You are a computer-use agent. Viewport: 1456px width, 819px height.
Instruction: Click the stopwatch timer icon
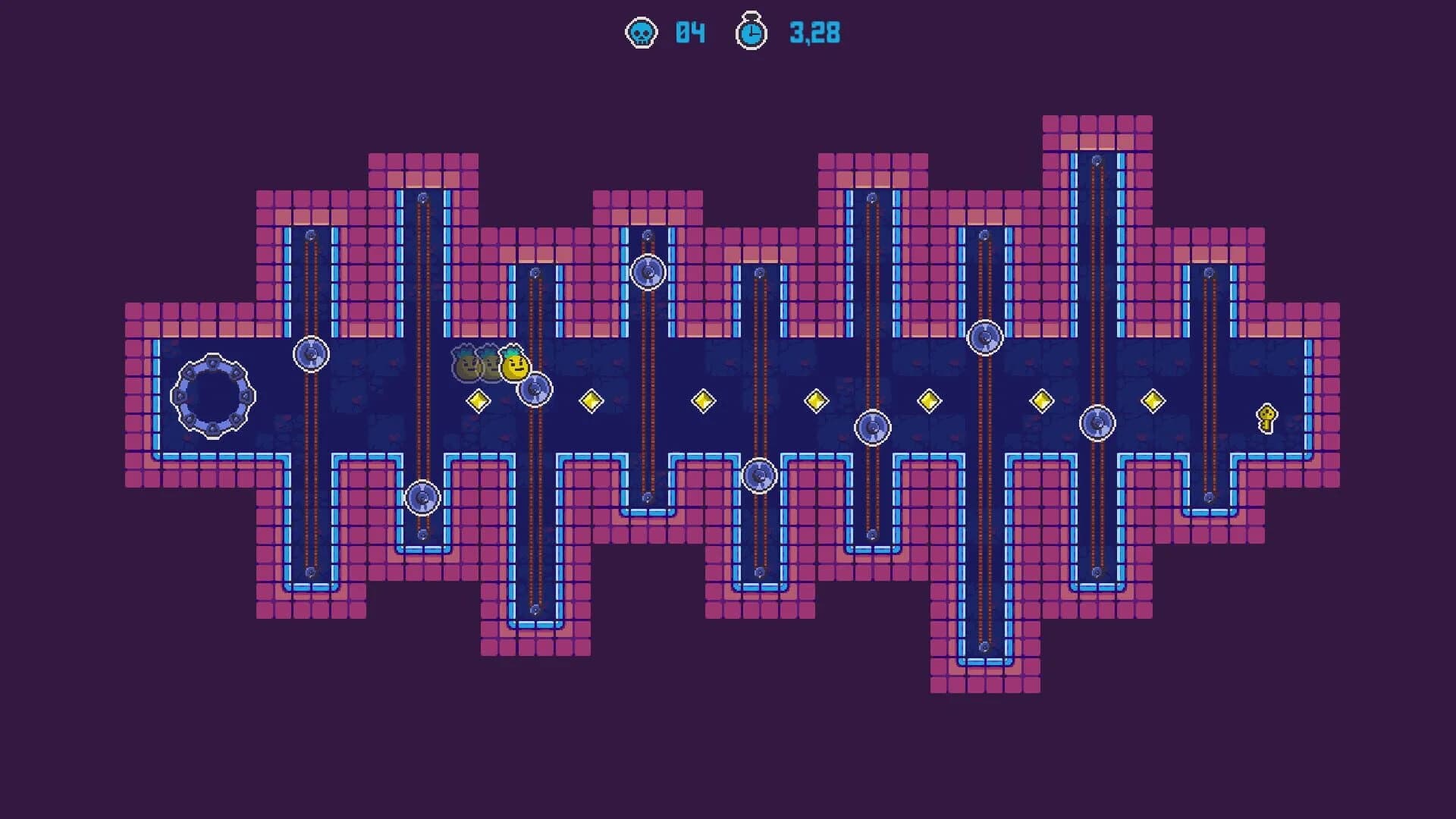(x=751, y=33)
